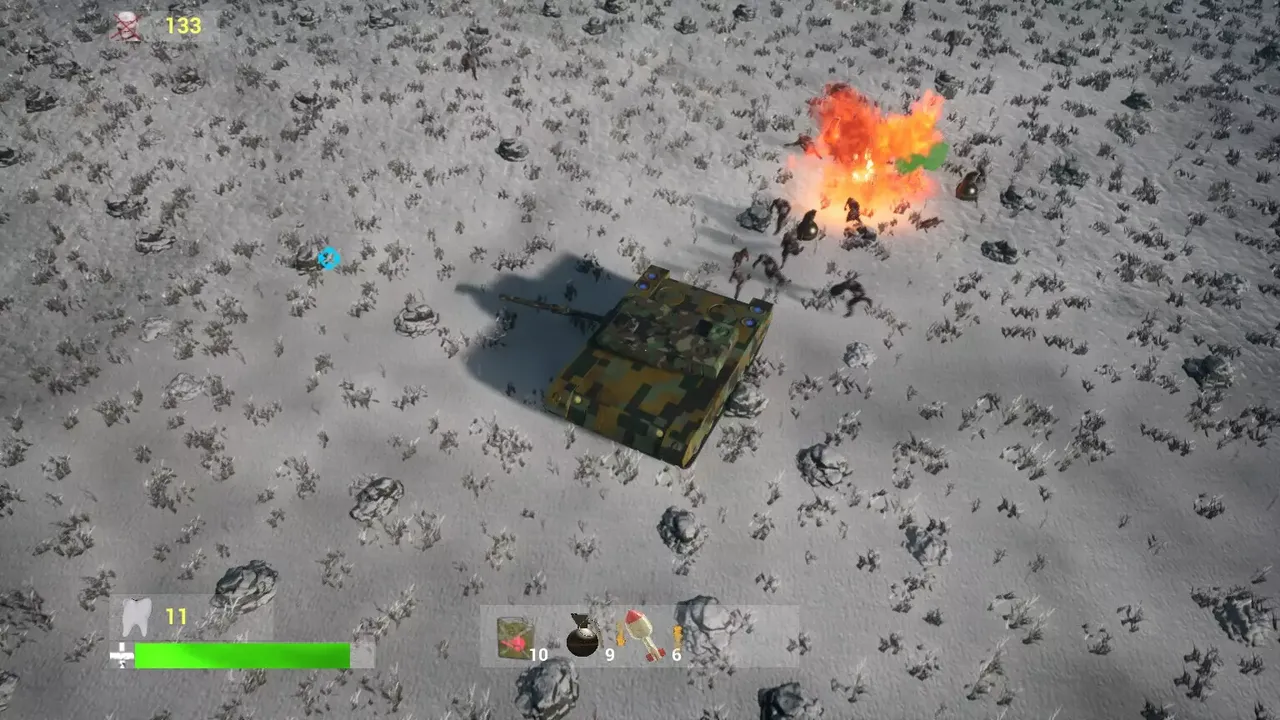Click the green health bar
The image size is (1280, 720).
point(243,655)
